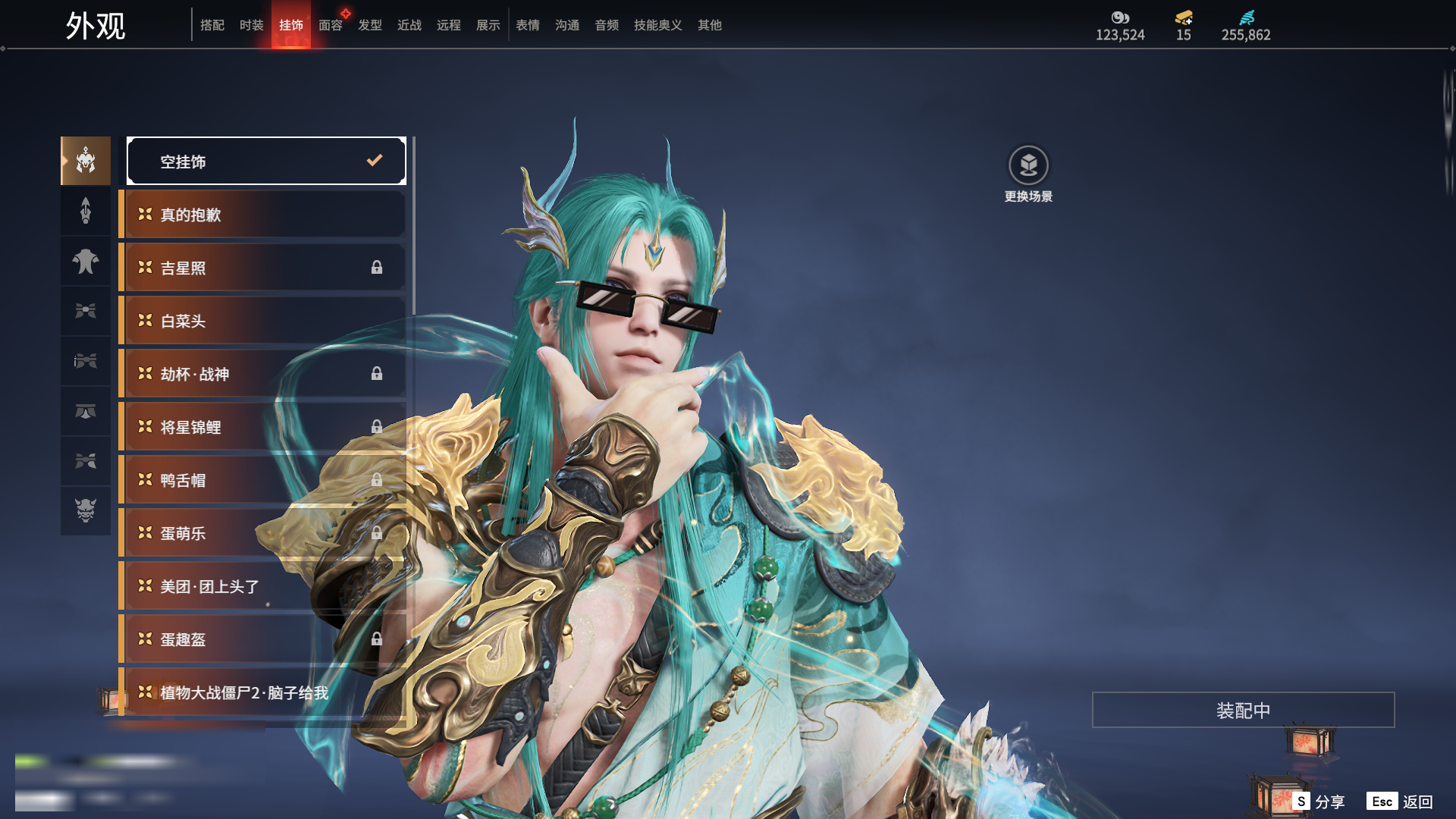1456x819 pixels.
Task: Select the demon mask accessory category icon
Action: click(86, 510)
